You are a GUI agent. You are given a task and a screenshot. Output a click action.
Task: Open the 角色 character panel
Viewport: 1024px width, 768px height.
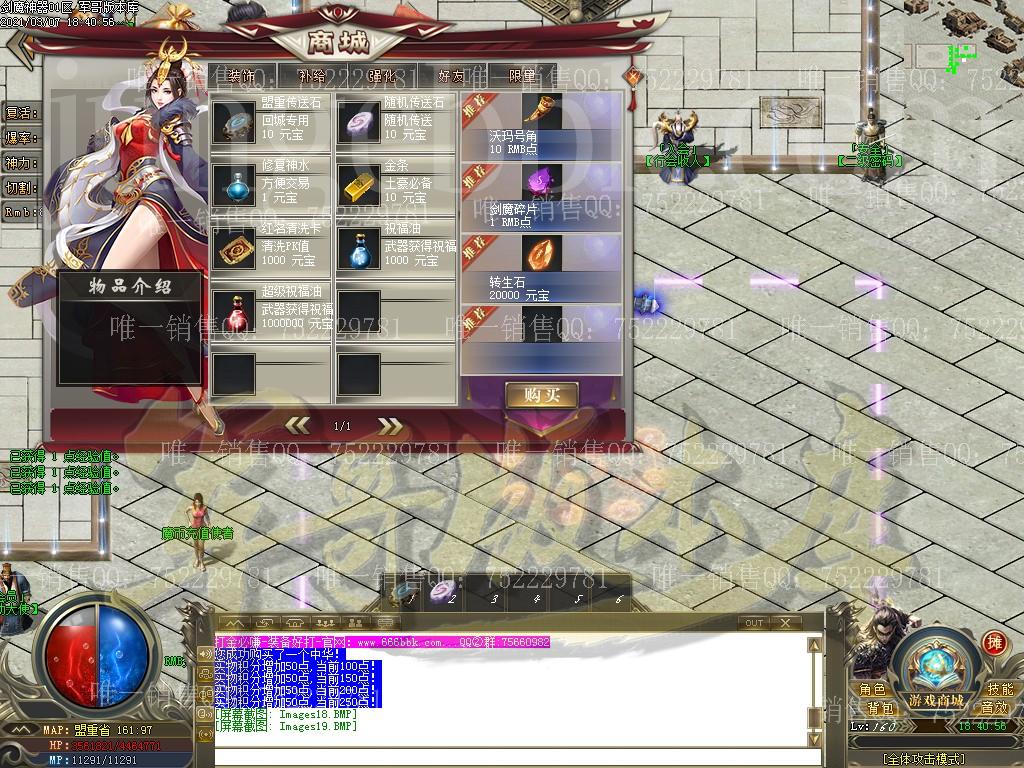[872, 689]
